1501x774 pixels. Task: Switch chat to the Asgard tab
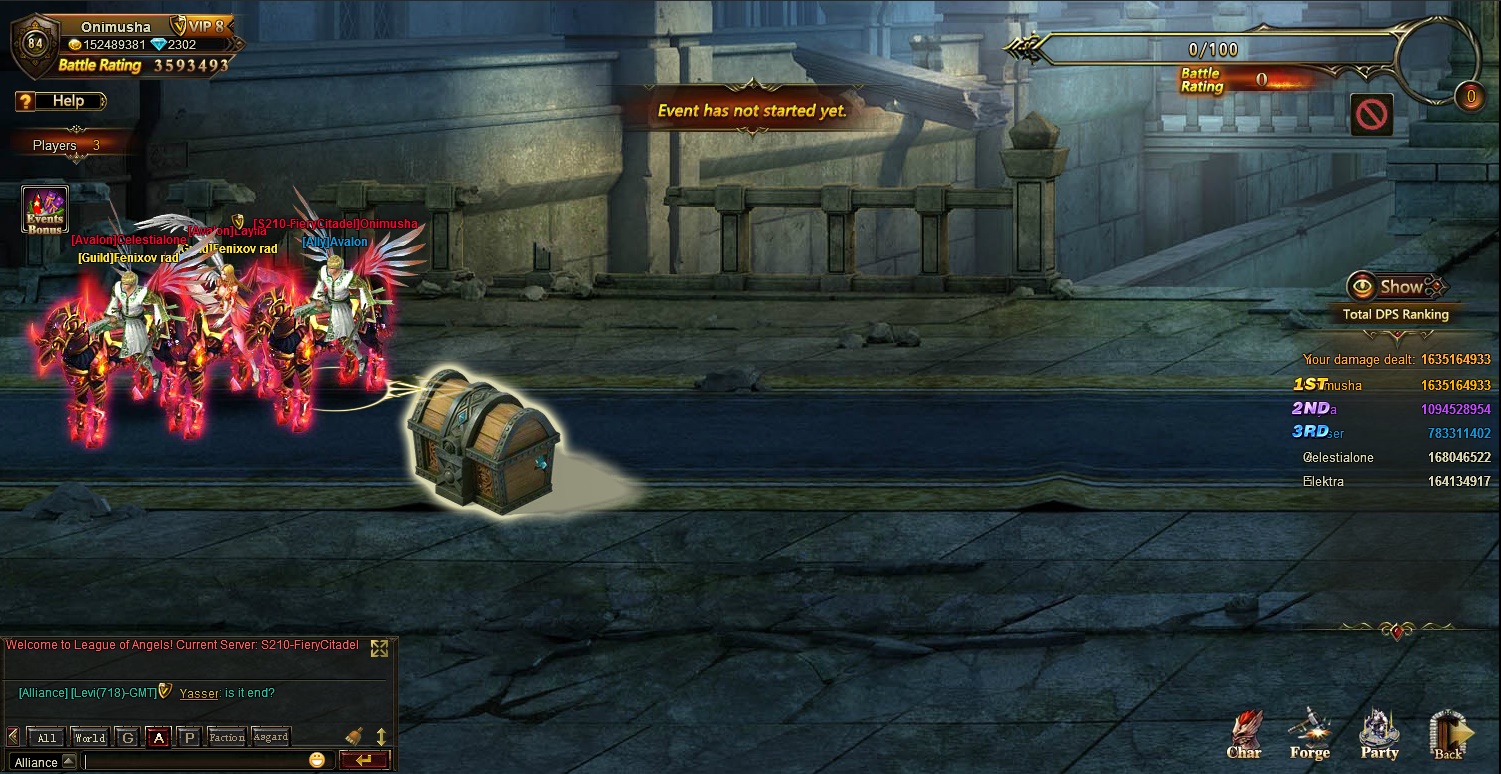coord(271,738)
